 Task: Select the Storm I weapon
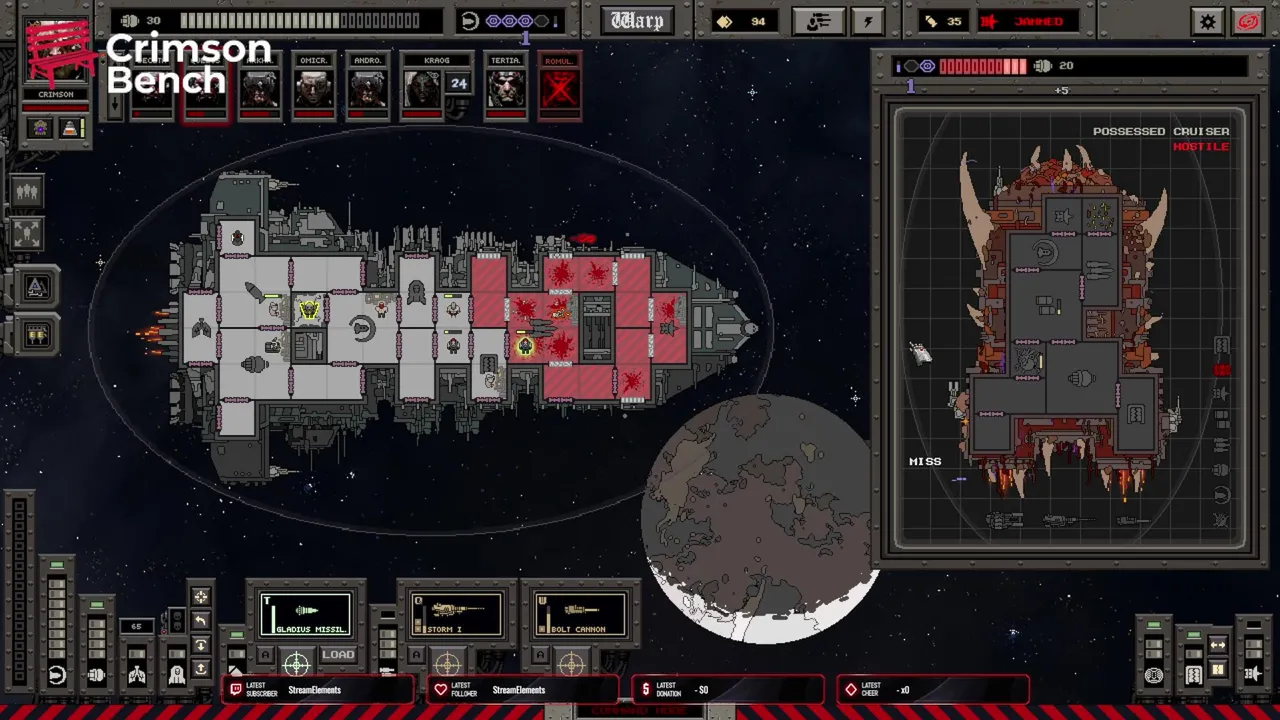(x=456, y=614)
